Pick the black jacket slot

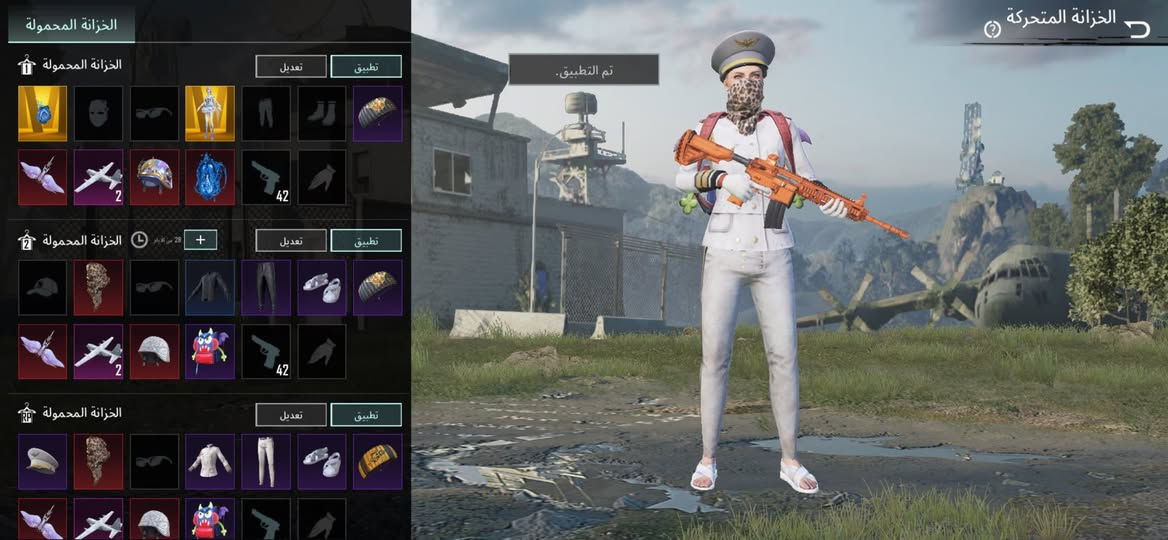click(x=210, y=287)
